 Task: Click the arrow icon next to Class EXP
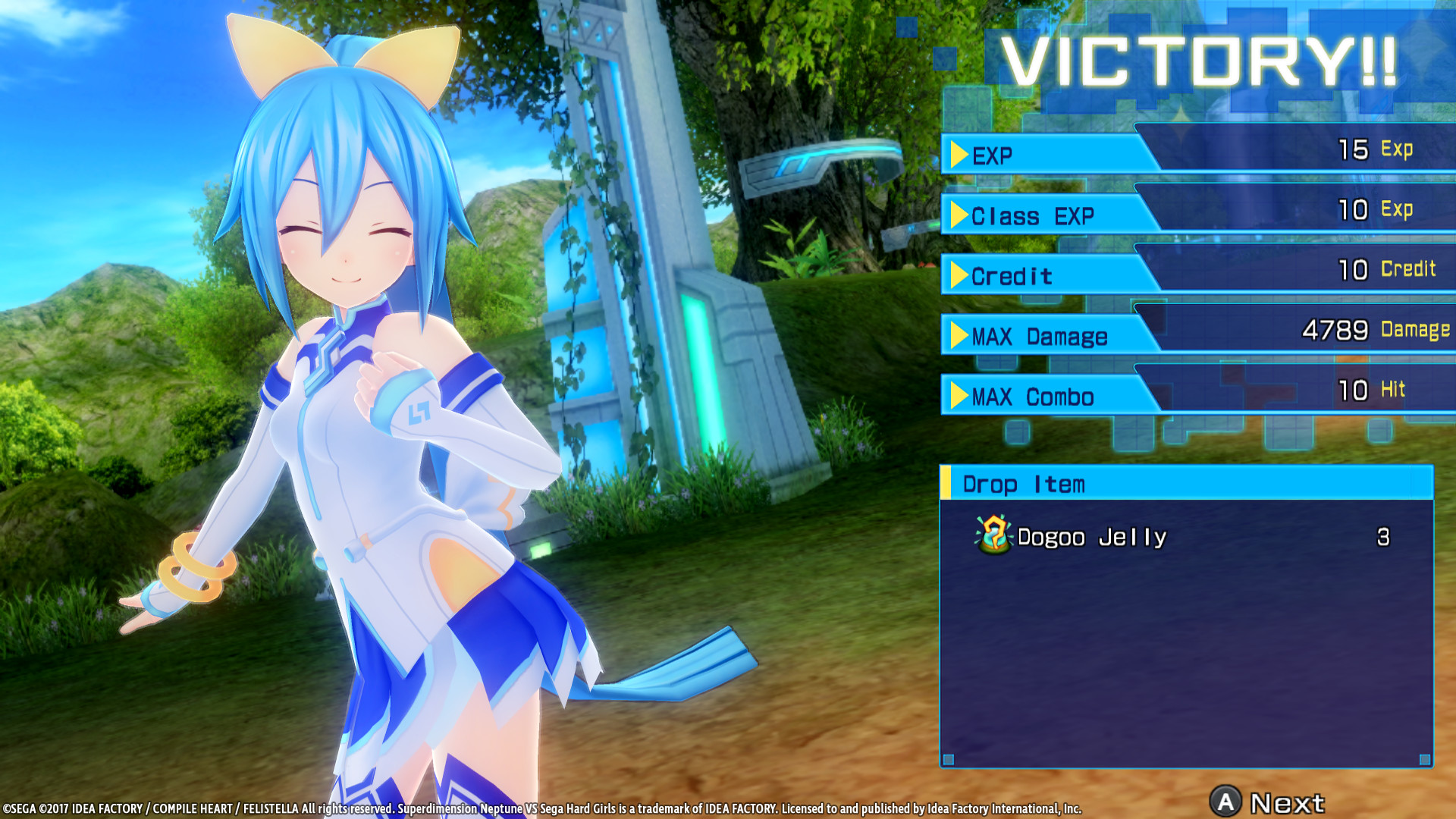958,215
